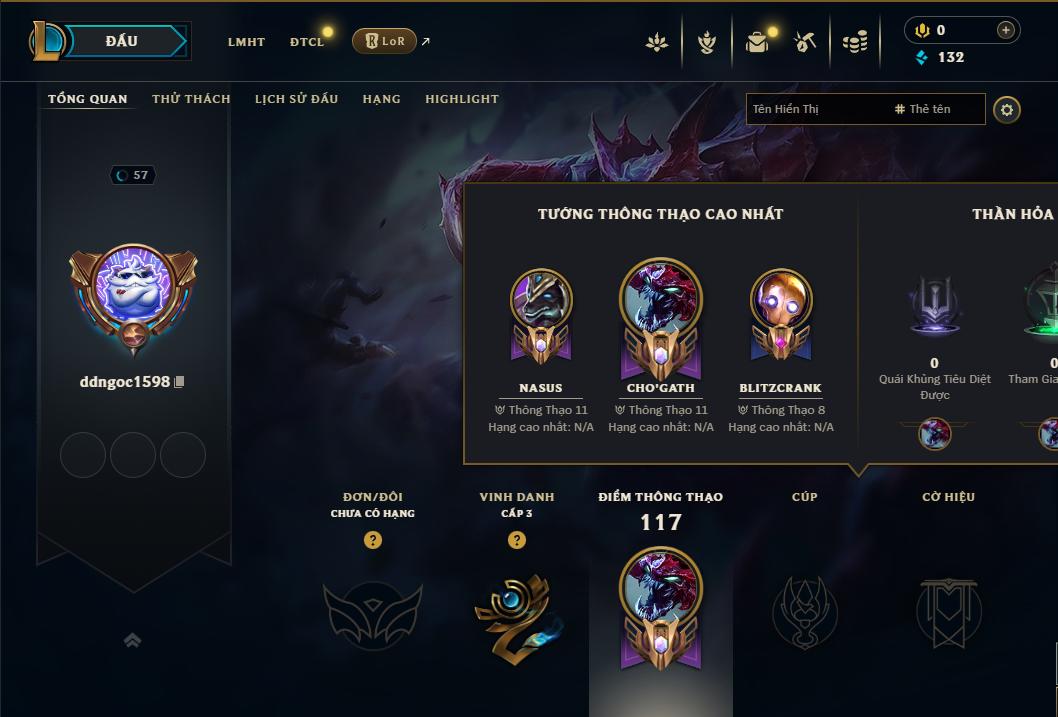Screen dimensions: 1058x717
Task: Switch to the TỔNG QUAN tab
Action: [x=88, y=99]
